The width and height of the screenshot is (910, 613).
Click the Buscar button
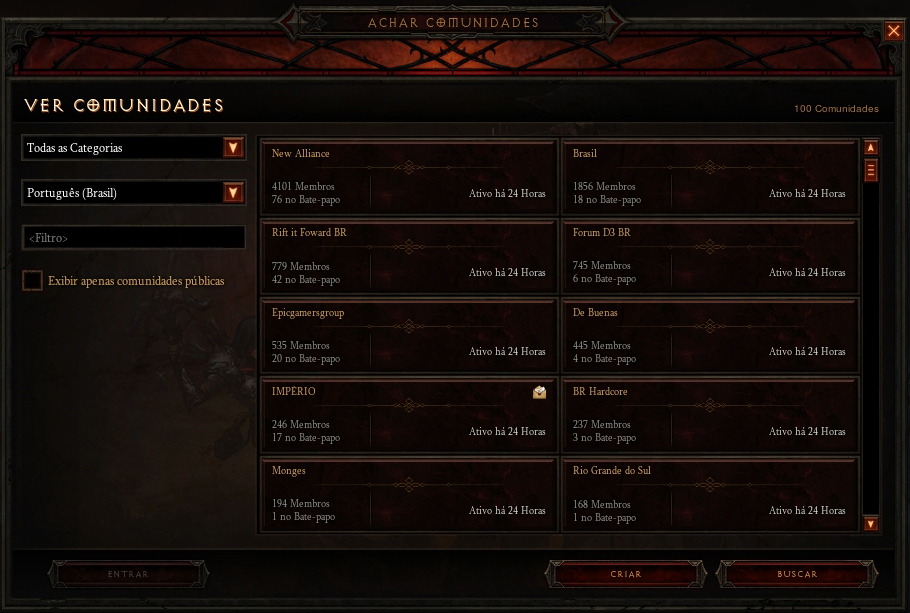[x=798, y=575]
